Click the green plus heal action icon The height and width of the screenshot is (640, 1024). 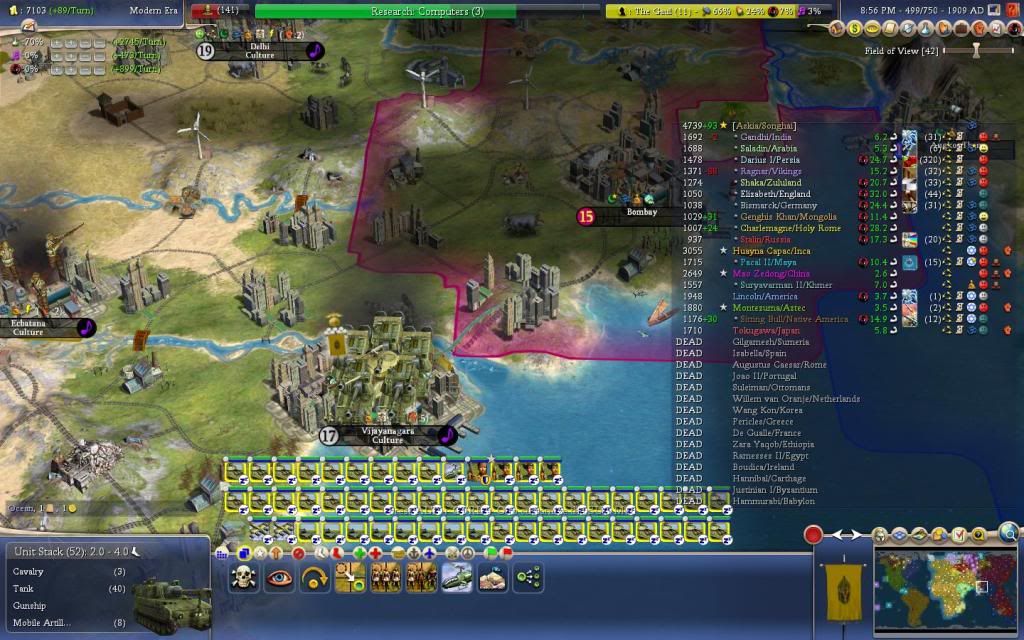tap(360, 552)
